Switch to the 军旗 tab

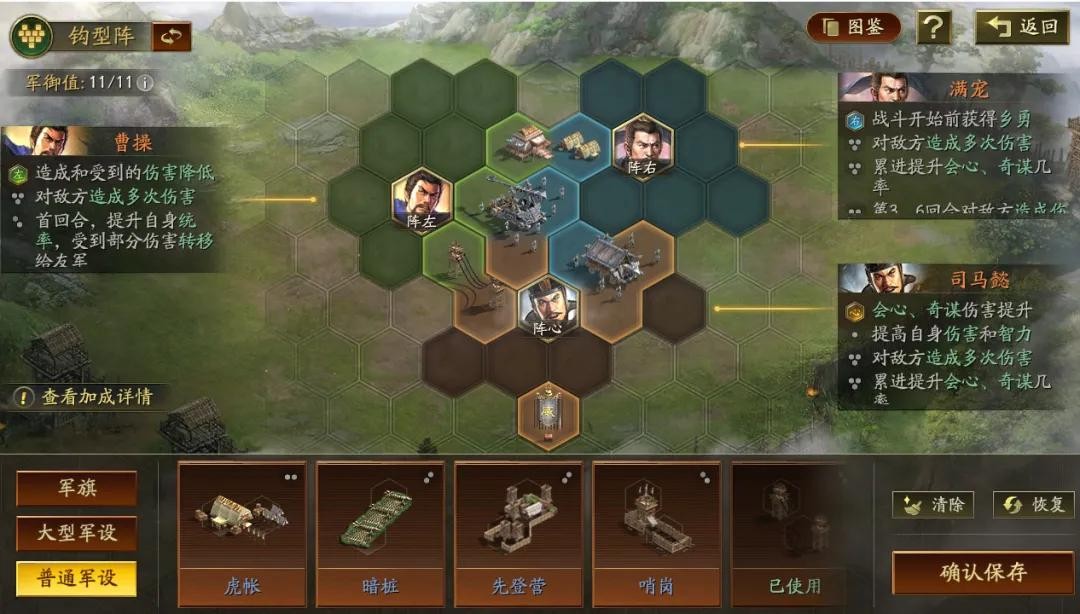tap(76, 489)
